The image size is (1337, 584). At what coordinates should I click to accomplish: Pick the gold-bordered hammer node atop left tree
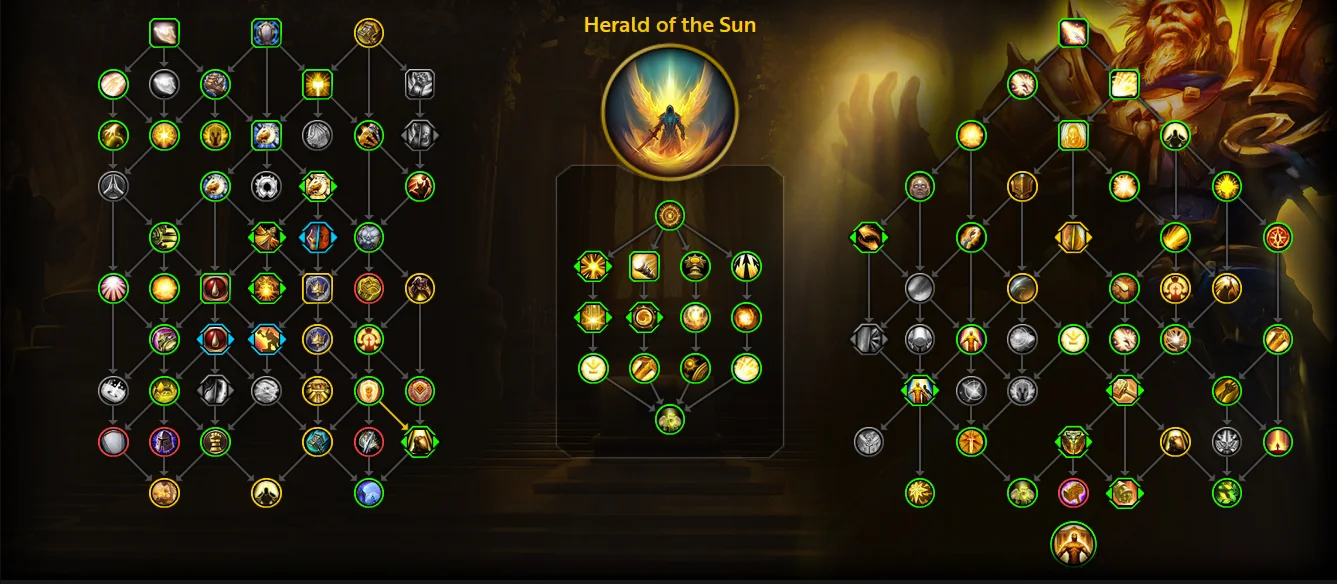coord(369,33)
